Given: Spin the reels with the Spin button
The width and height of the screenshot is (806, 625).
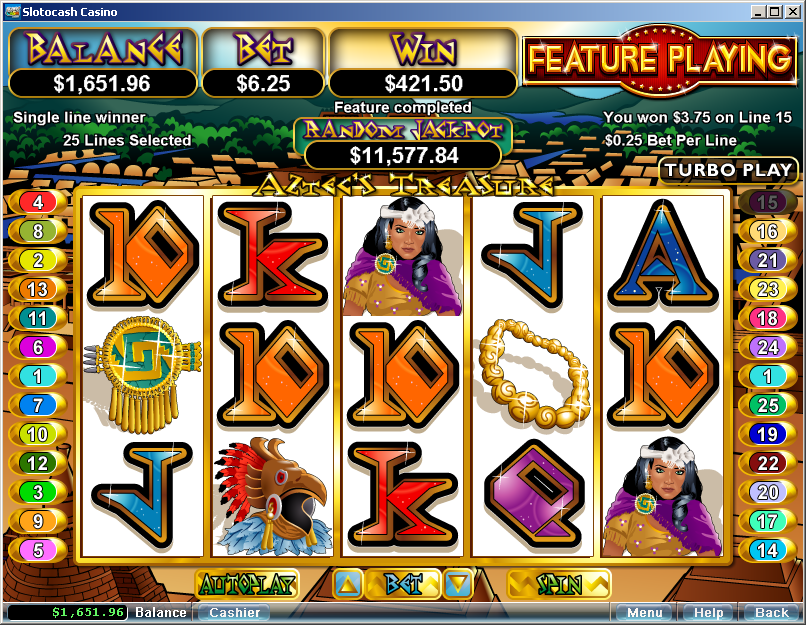Looking at the screenshot, I should click(558, 583).
